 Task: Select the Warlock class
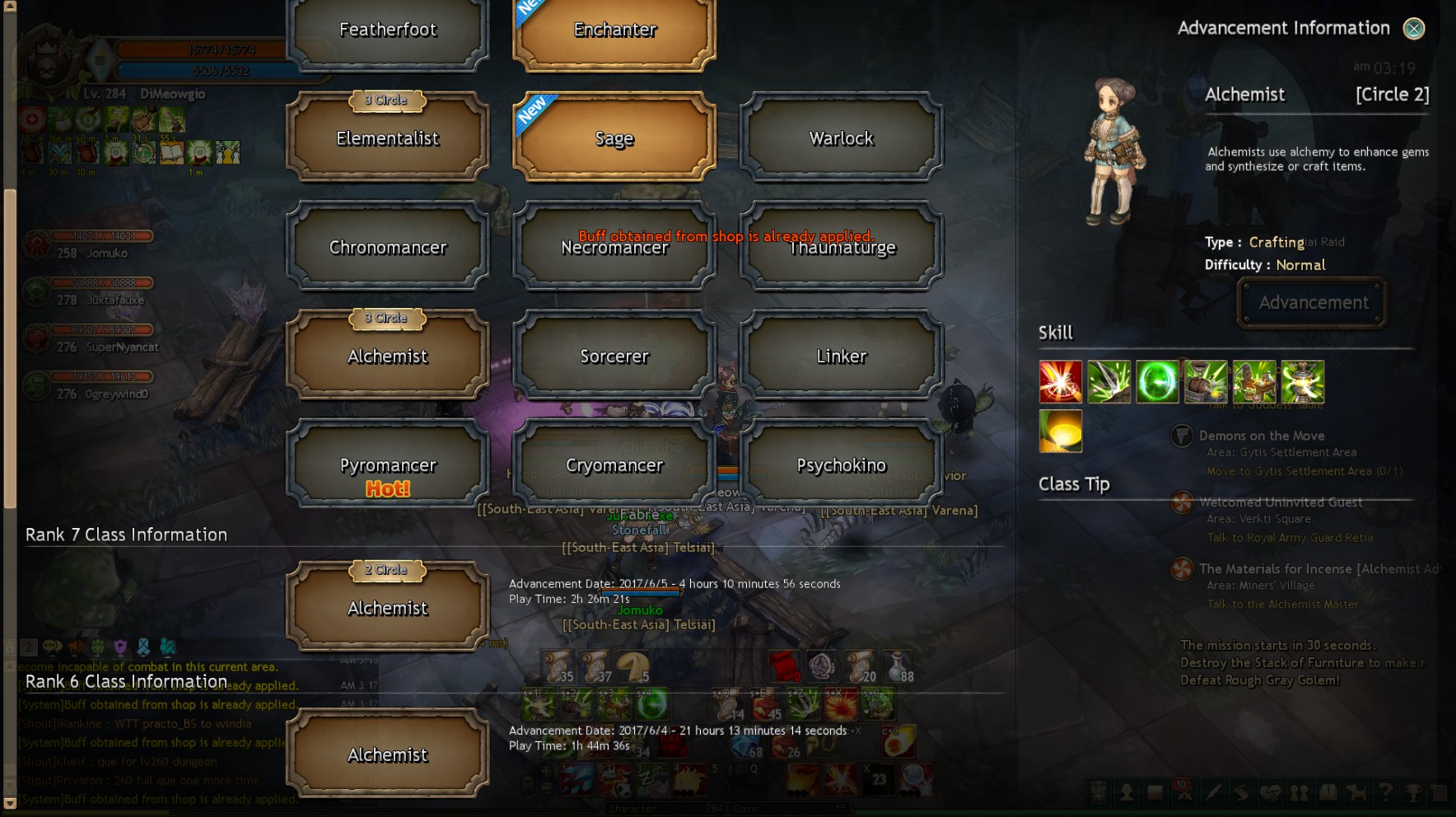pos(841,138)
